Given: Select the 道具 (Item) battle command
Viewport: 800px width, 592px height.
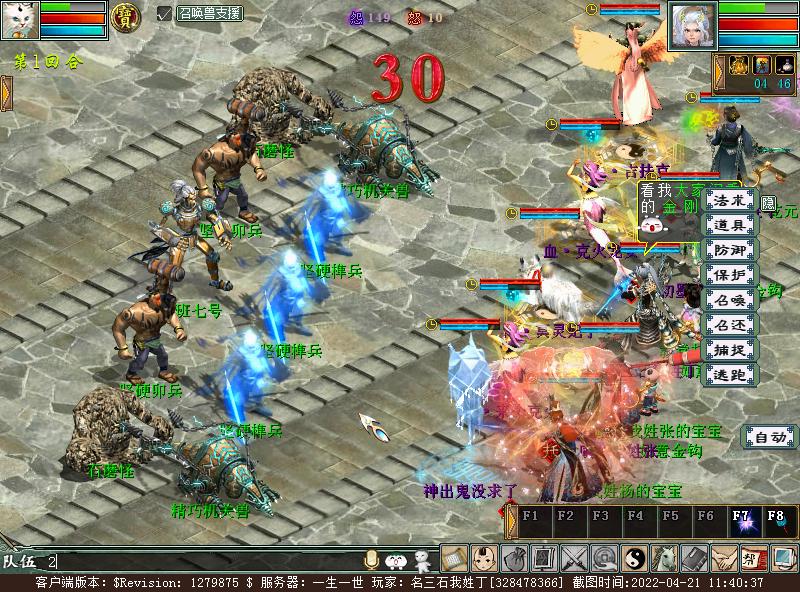Looking at the screenshot, I should tap(731, 225).
